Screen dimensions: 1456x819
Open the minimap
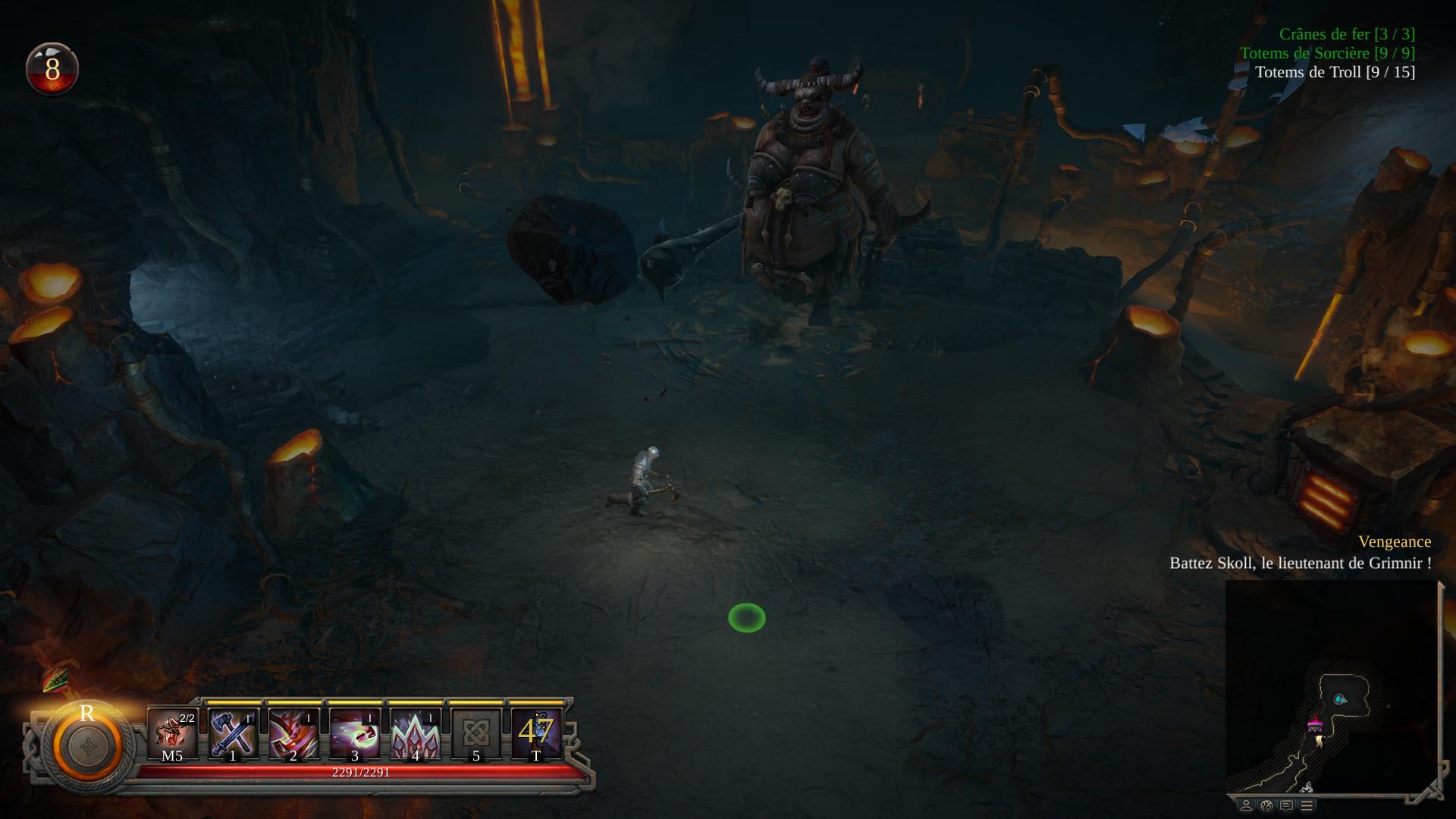coord(1331,686)
